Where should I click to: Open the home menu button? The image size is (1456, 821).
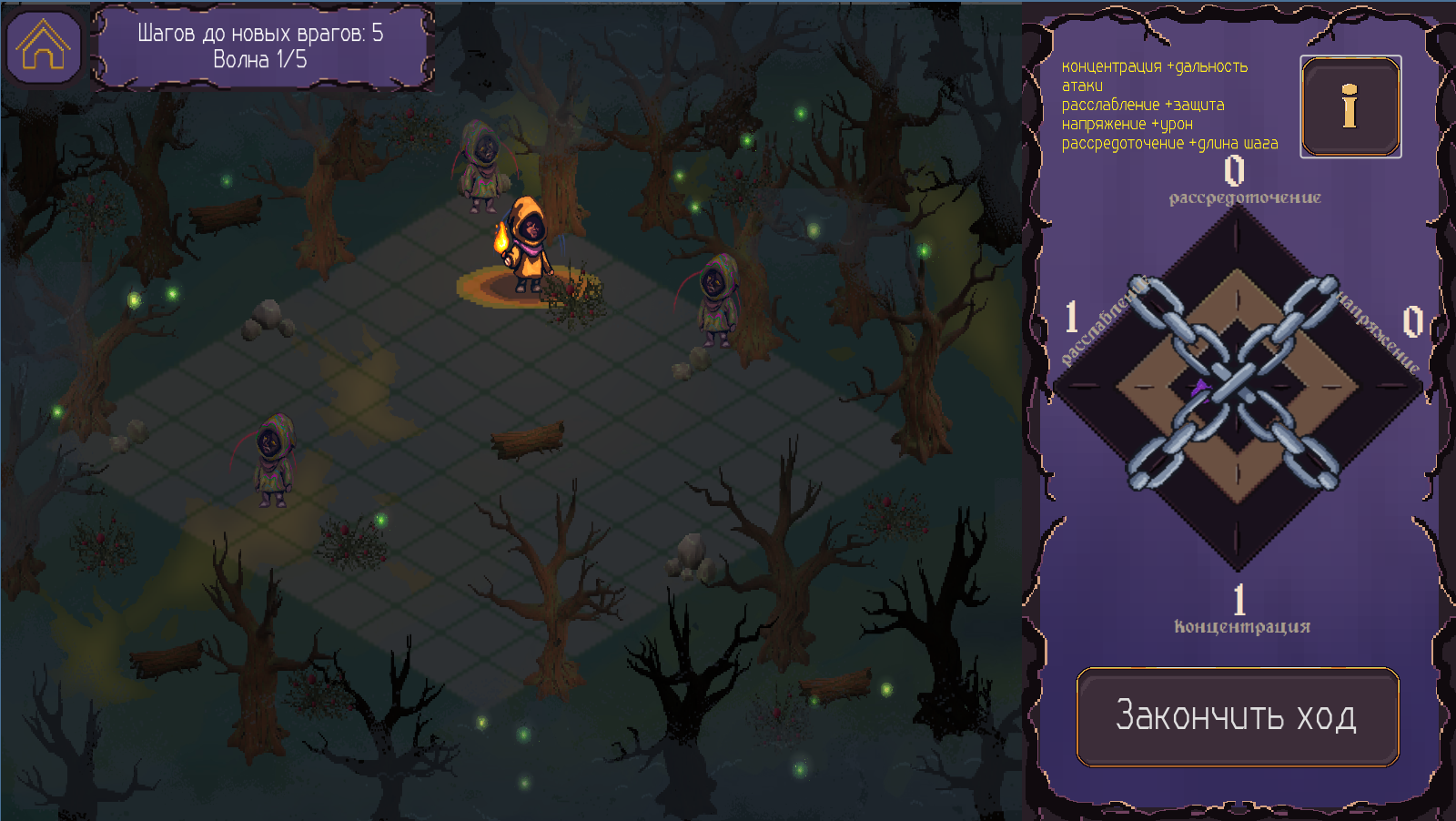pos(43,46)
